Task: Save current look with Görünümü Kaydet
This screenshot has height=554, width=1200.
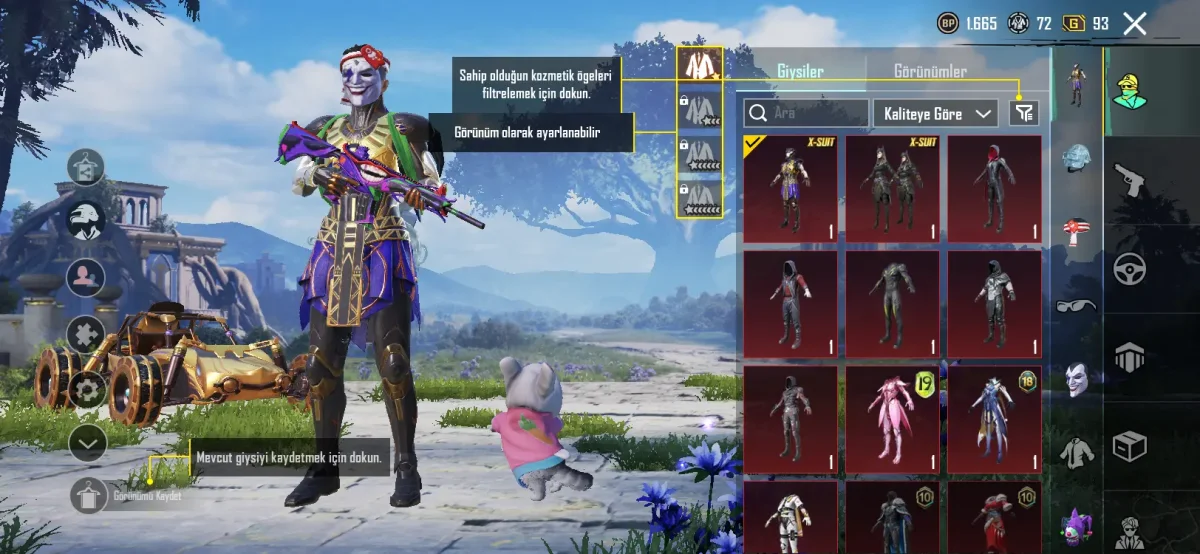Action: pos(88,496)
